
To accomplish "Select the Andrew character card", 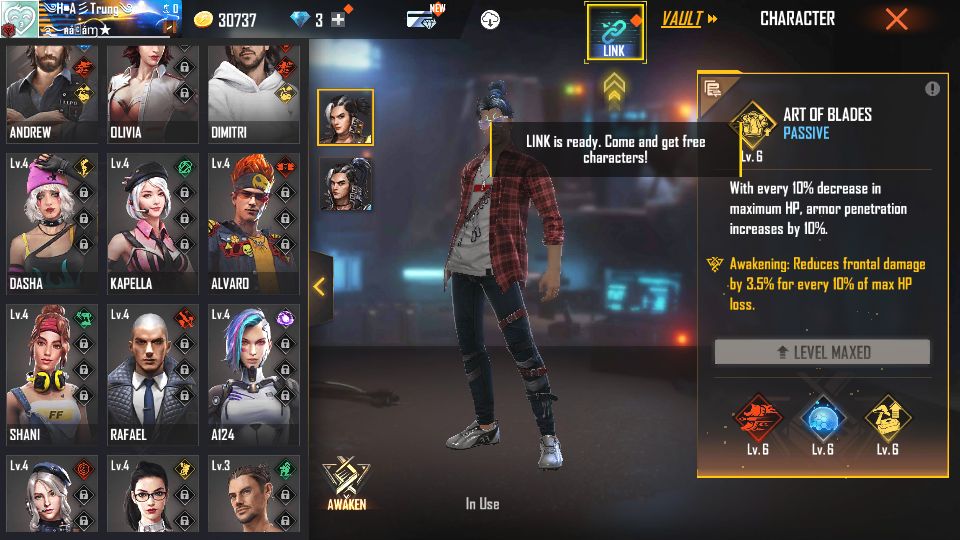I will pos(53,95).
